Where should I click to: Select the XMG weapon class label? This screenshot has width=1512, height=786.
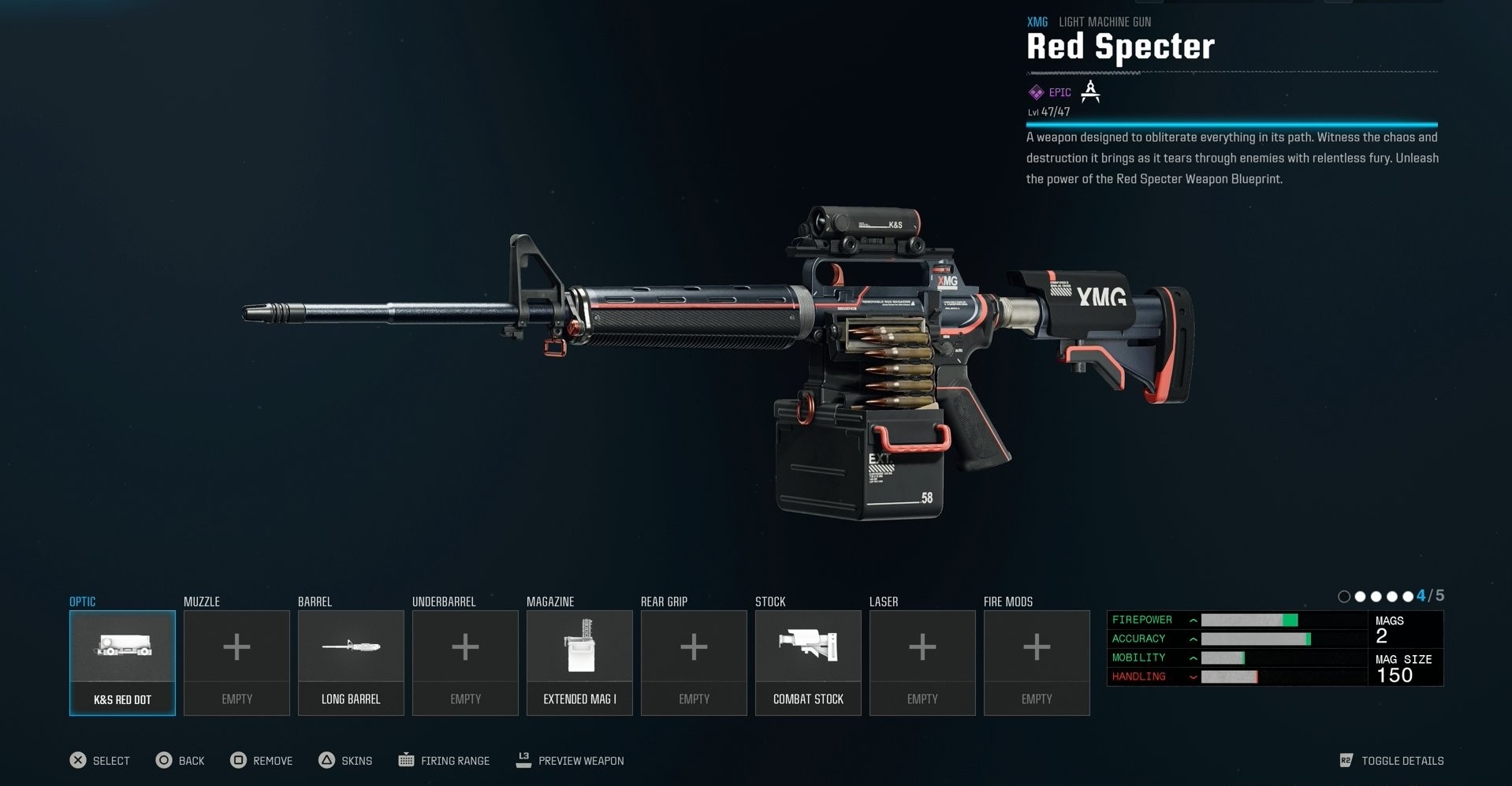1037,22
